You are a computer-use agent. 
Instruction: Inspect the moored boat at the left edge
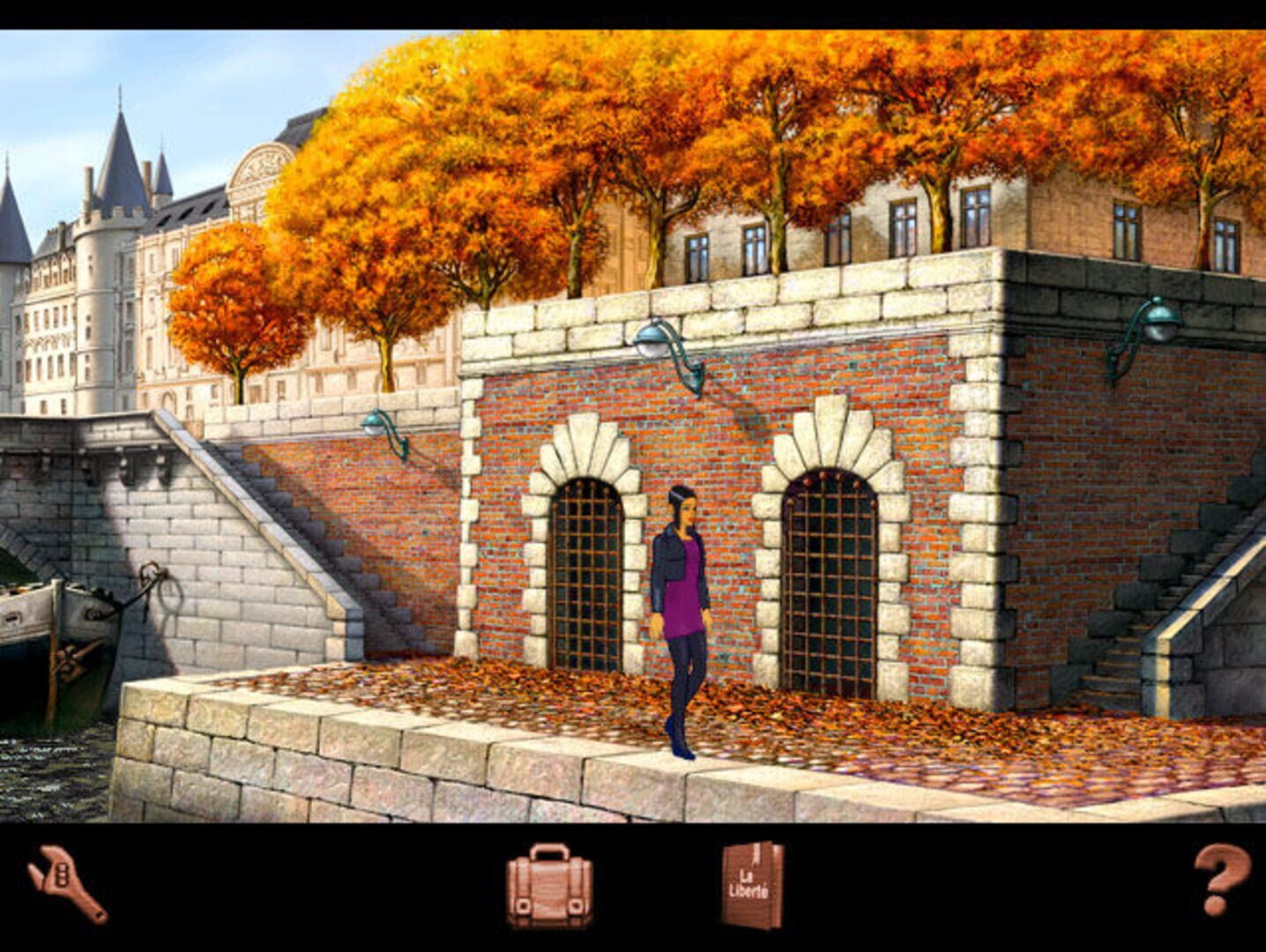40,617
